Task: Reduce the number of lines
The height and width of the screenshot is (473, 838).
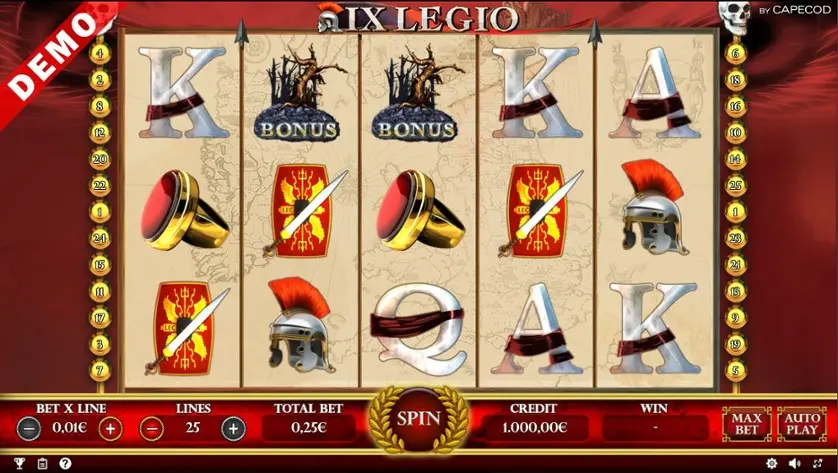Action: pyautogui.click(x=152, y=429)
